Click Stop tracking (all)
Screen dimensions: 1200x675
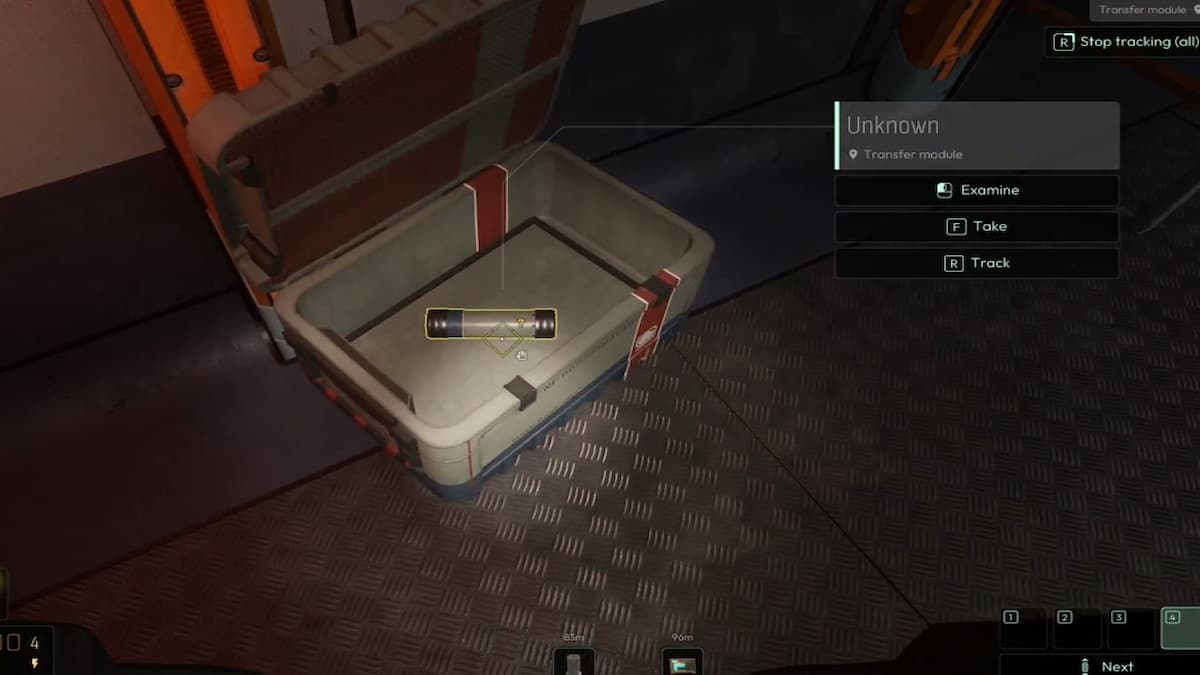(1123, 42)
